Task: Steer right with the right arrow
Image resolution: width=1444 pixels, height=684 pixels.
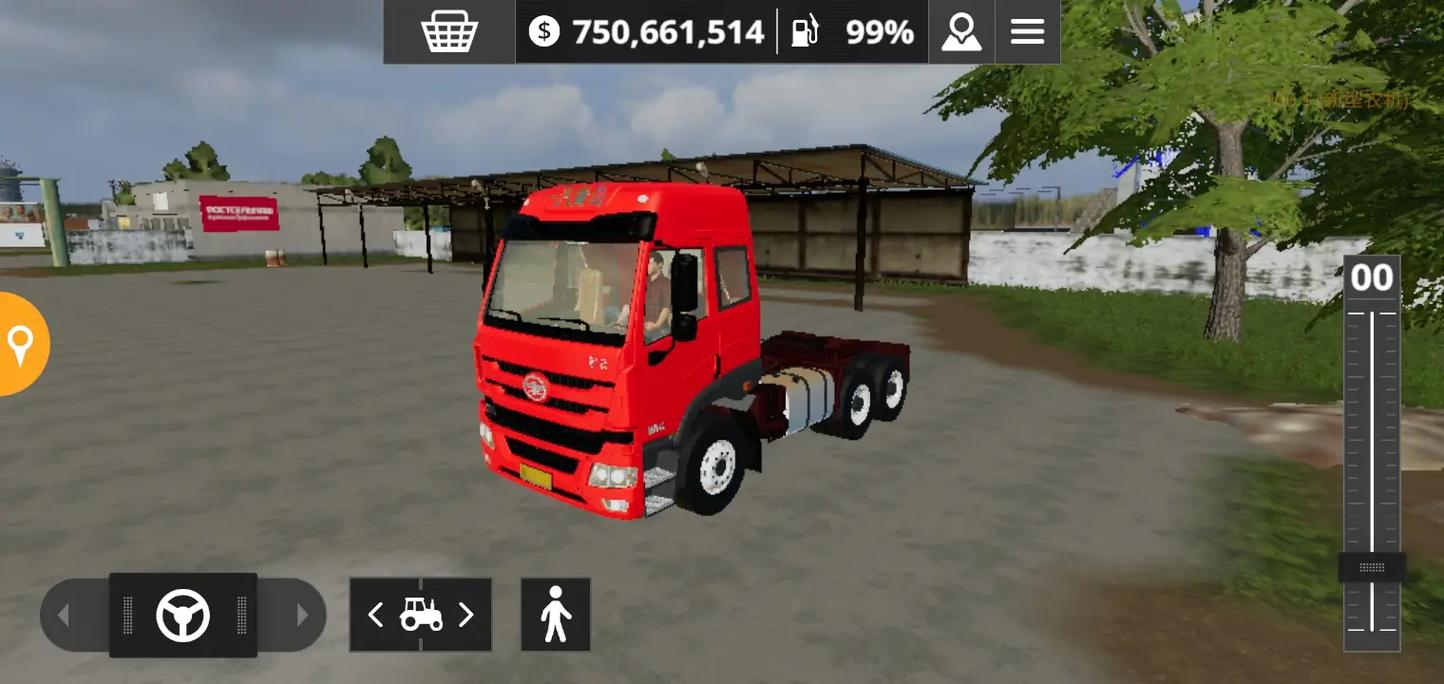Action: [302, 615]
